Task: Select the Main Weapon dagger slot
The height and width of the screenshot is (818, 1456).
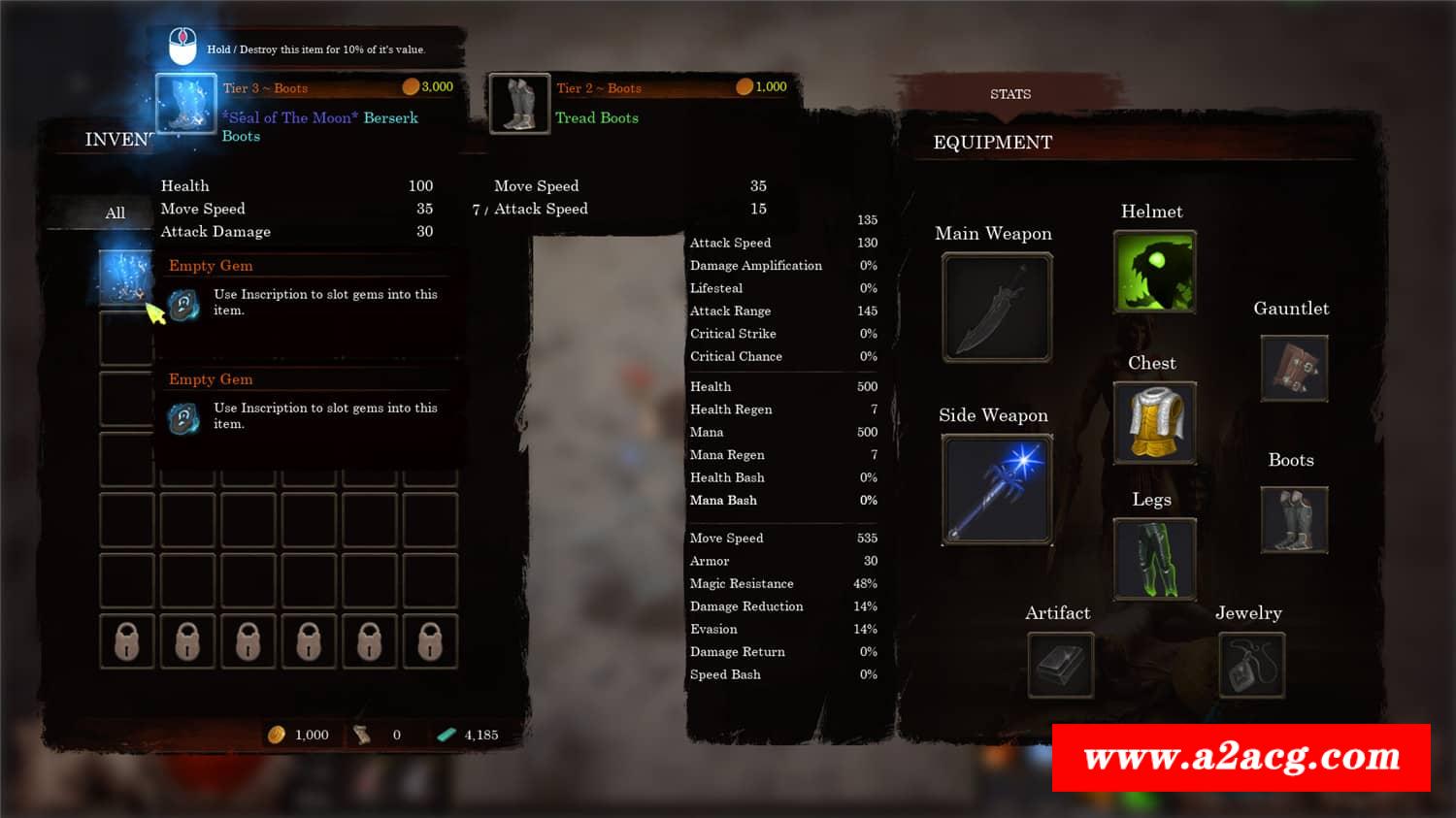Action: pos(997,307)
